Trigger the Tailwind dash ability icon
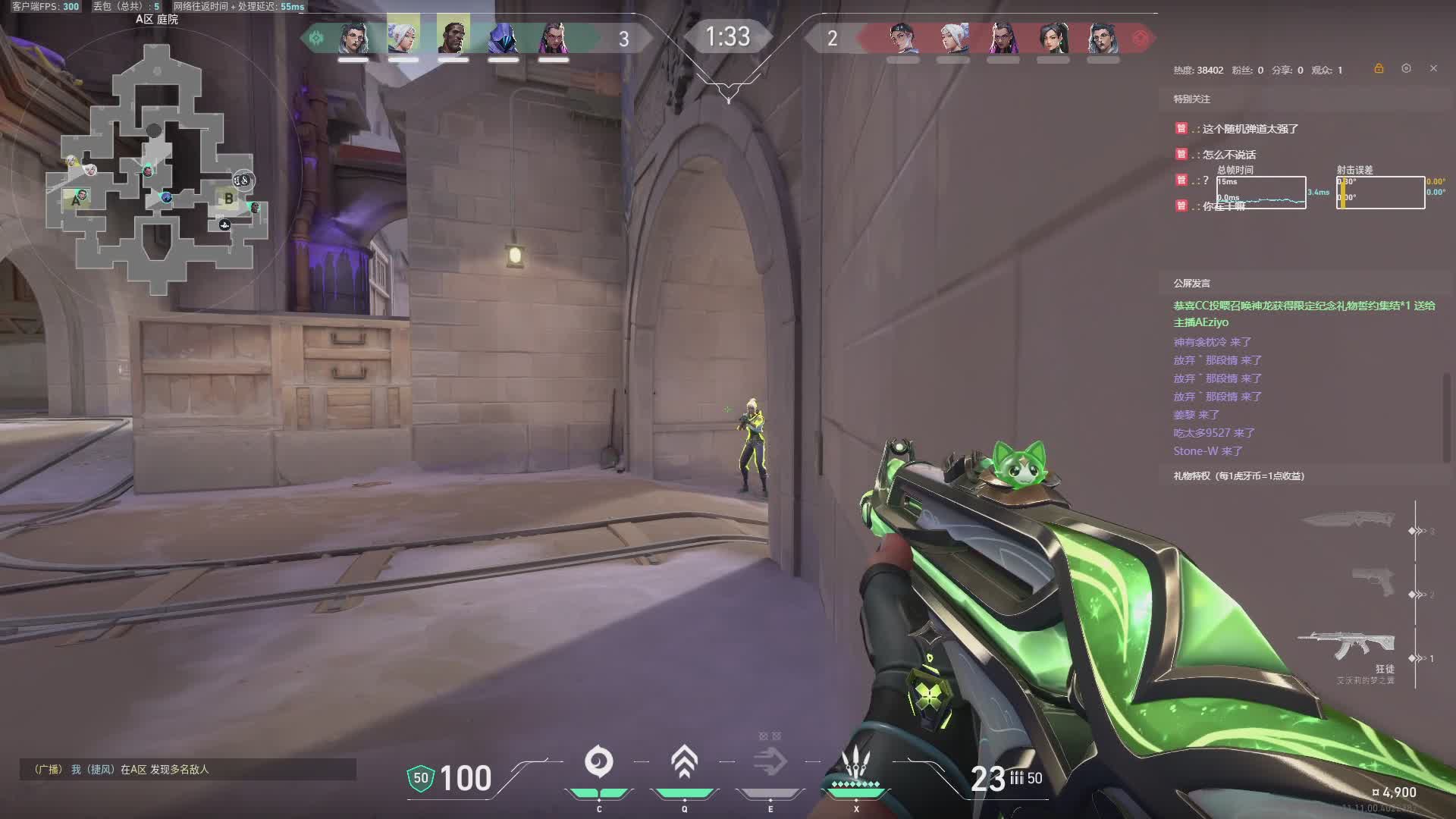Image resolution: width=1456 pixels, height=819 pixels. click(x=770, y=762)
